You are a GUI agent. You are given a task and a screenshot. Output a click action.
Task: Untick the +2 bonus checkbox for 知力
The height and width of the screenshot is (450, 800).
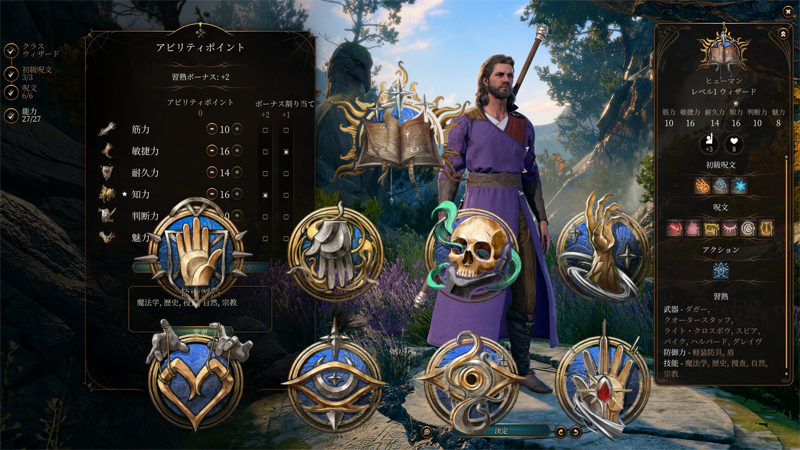click(x=265, y=195)
